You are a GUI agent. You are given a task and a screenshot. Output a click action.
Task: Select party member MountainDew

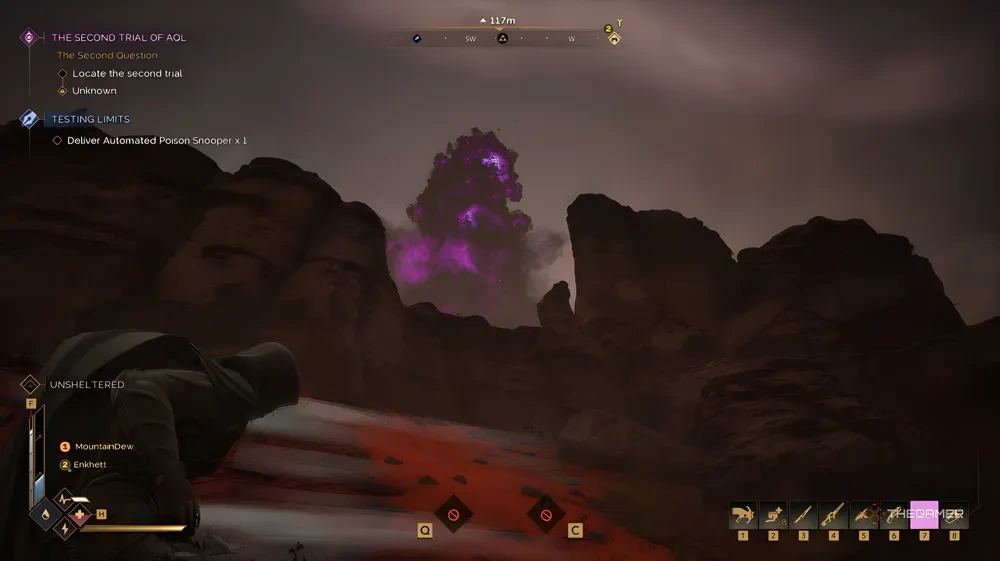coord(103,446)
